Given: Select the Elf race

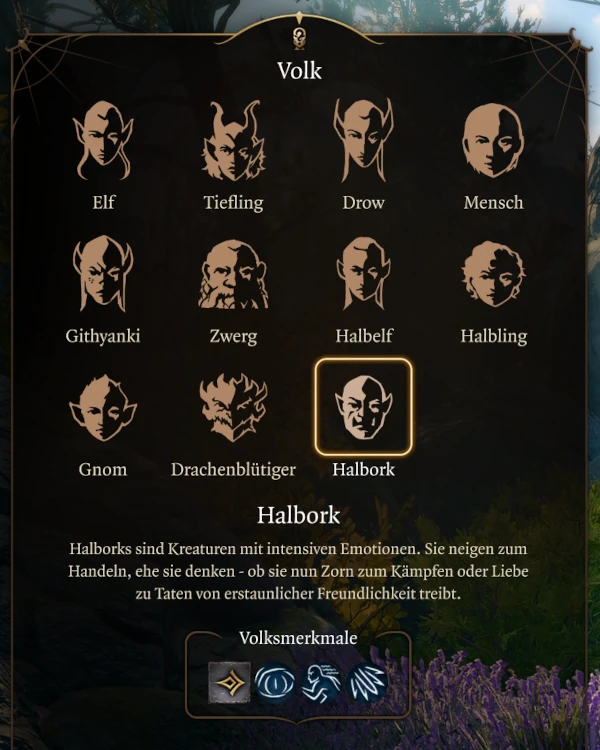Looking at the screenshot, I should [x=103, y=142].
